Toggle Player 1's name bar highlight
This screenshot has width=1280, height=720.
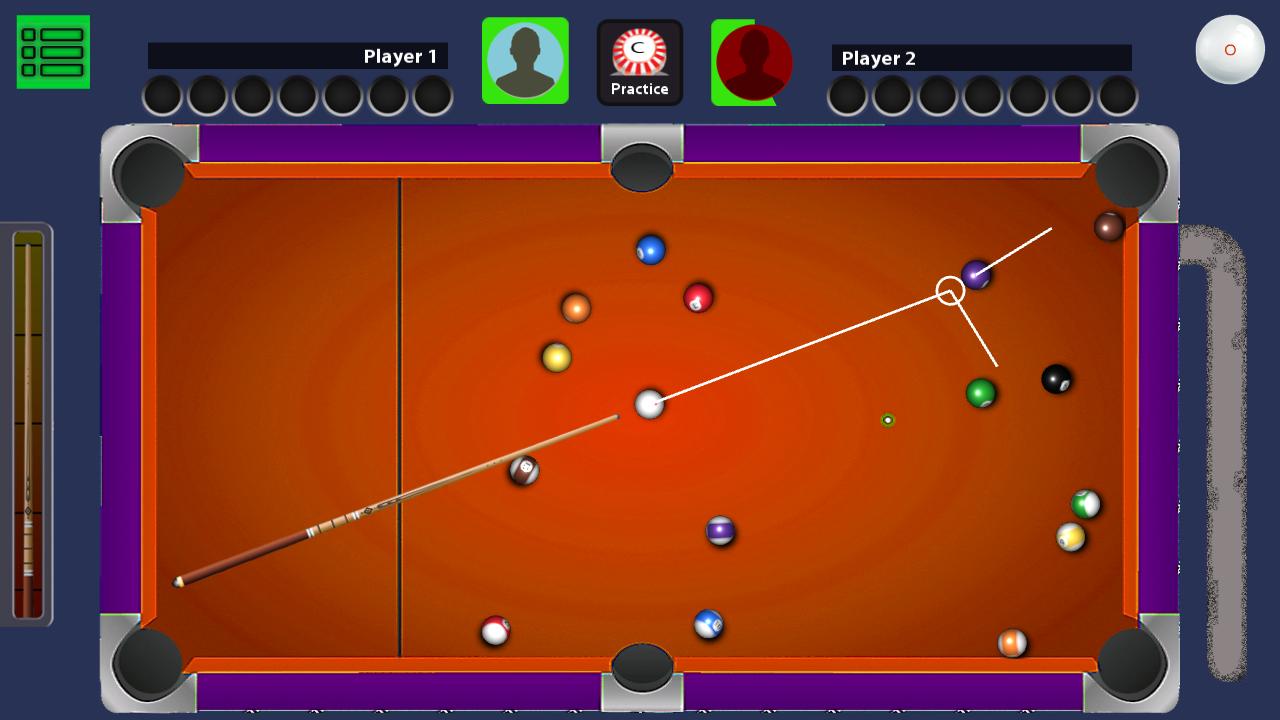[300, 57]
